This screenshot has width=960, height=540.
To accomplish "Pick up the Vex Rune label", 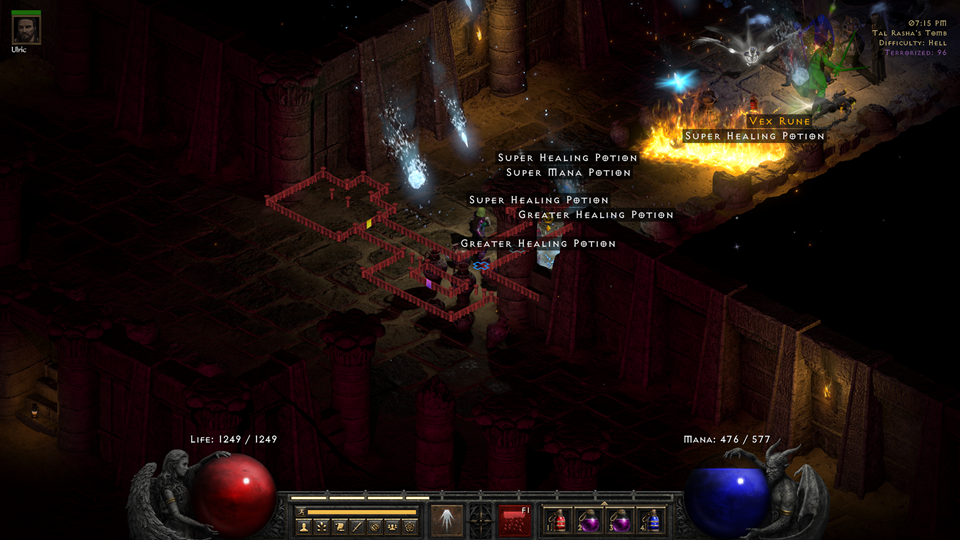I will (x=780, y=121).
